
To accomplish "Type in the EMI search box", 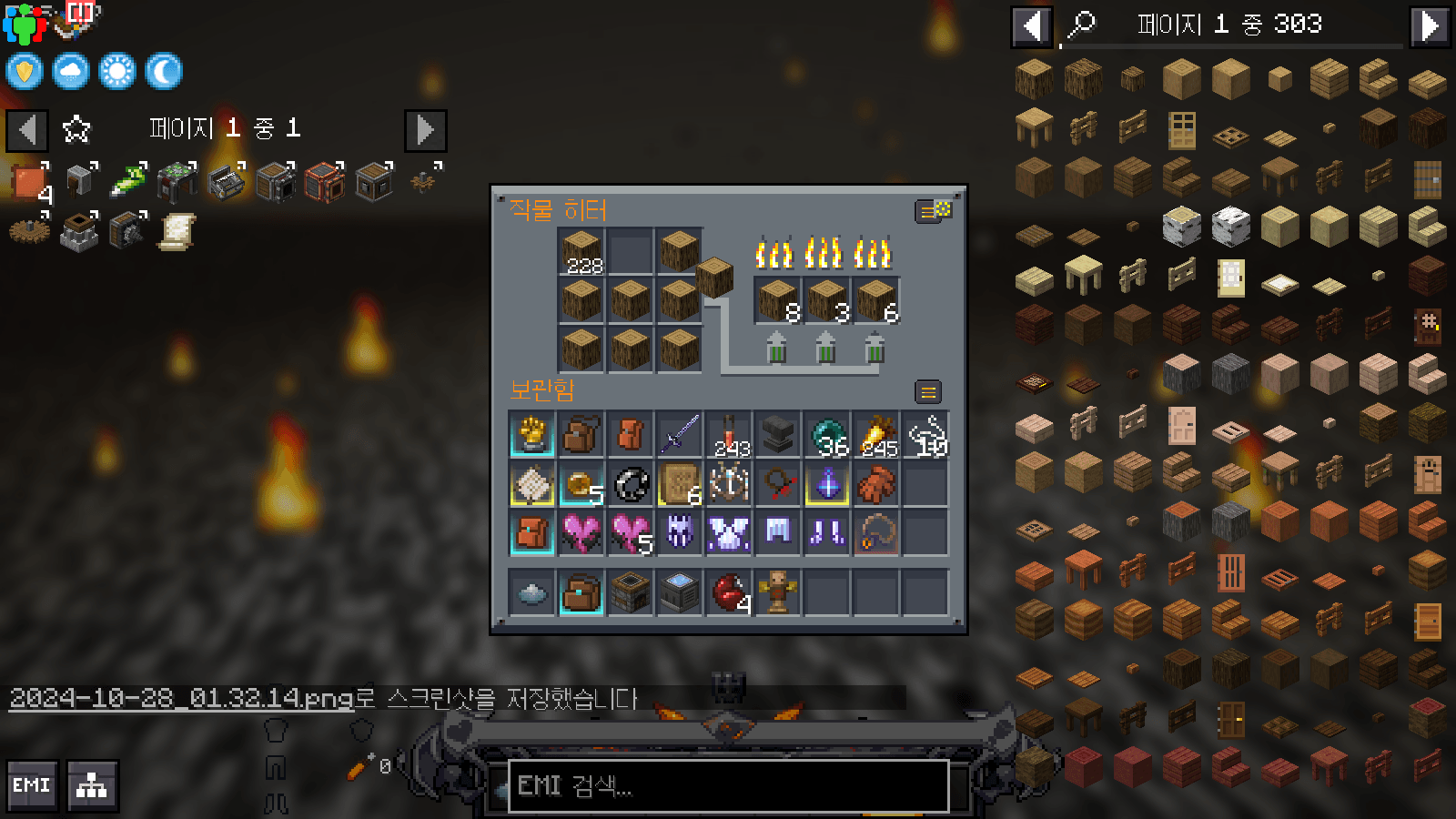I will coord(728,785).
